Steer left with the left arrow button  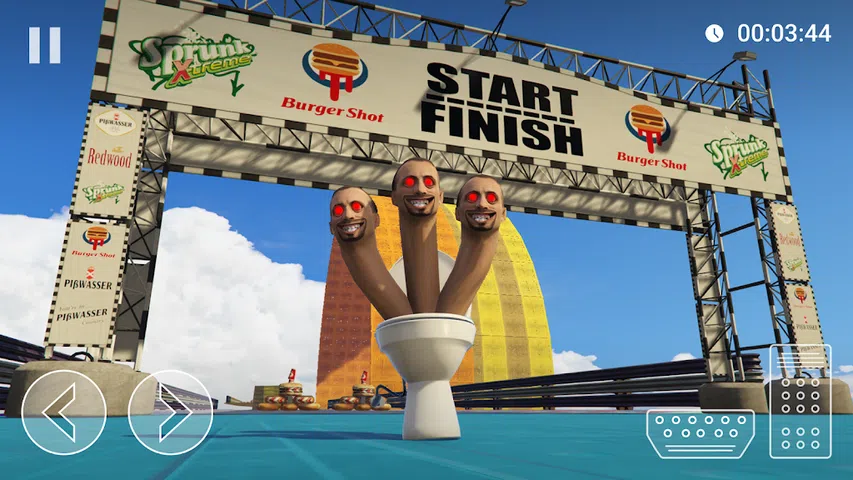(x=64, y=413)
